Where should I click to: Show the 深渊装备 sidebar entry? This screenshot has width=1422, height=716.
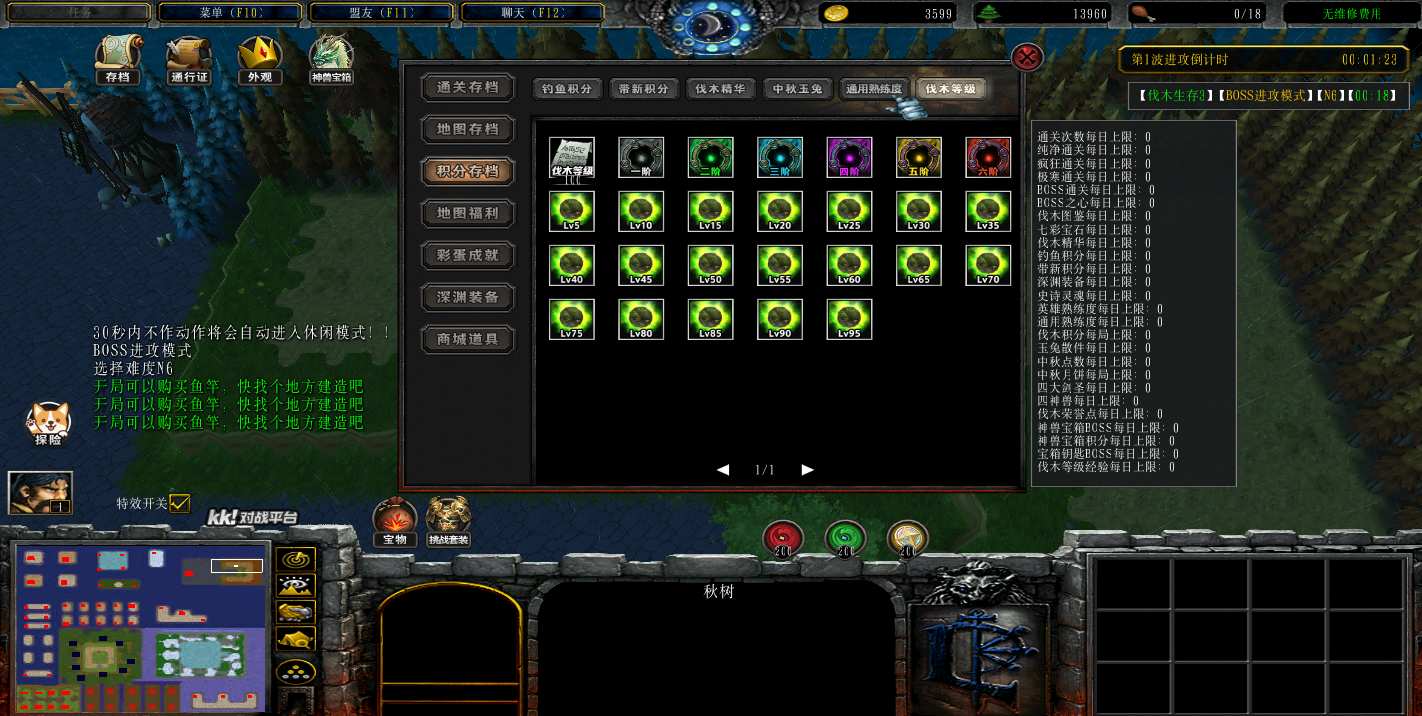click(x=467, y=297)
